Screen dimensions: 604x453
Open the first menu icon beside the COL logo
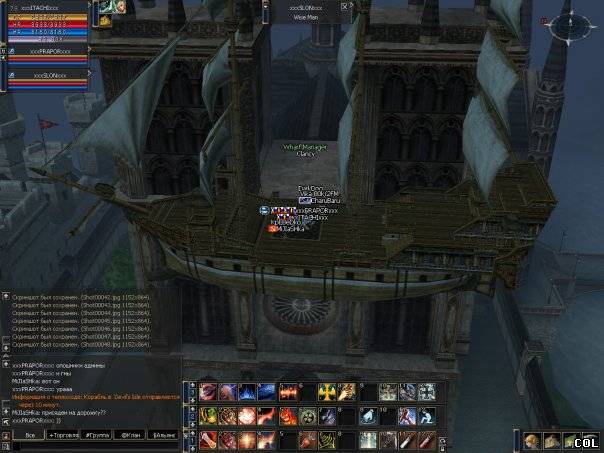[x=532, y=441]
